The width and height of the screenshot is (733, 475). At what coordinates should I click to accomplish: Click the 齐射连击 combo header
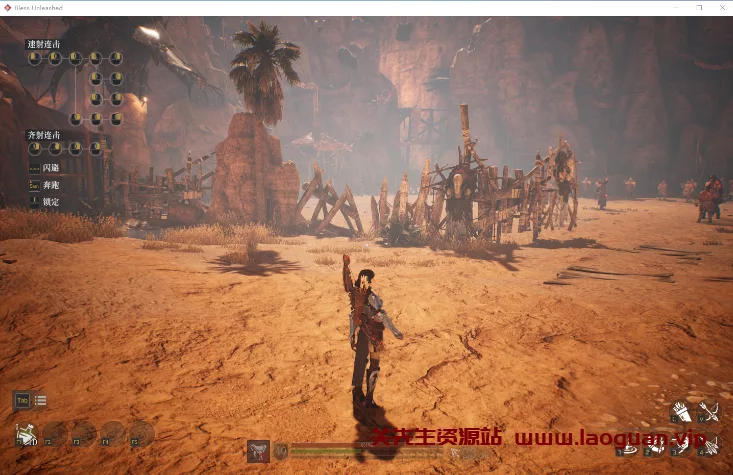(43, 135)
